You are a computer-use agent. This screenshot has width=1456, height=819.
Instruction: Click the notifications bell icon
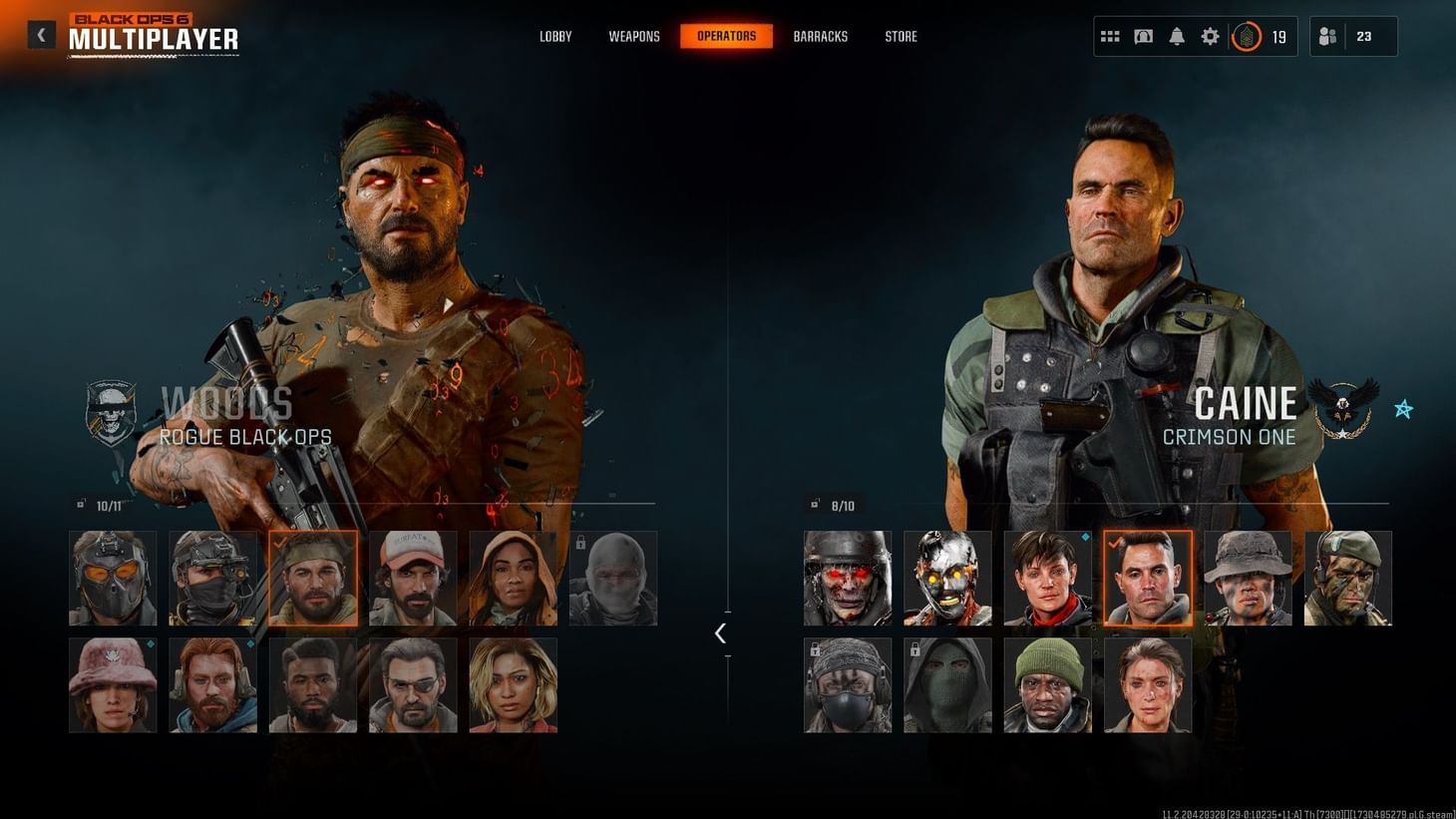click(x=1177, y=36)
